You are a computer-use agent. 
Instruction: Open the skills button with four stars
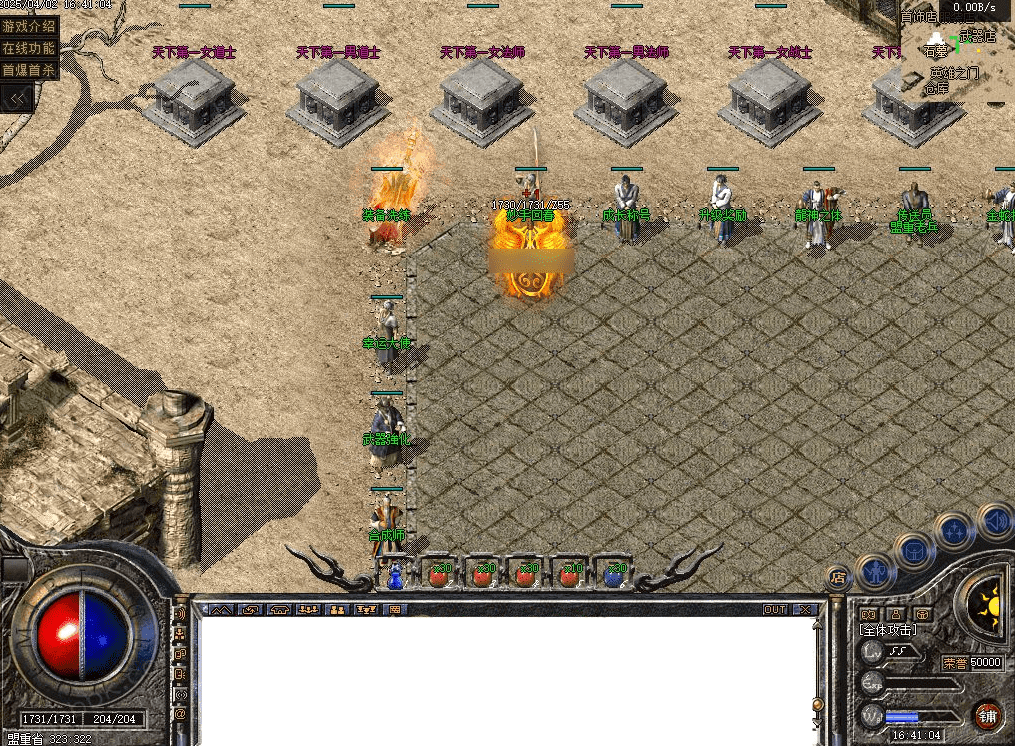click(x=955, y=530)
